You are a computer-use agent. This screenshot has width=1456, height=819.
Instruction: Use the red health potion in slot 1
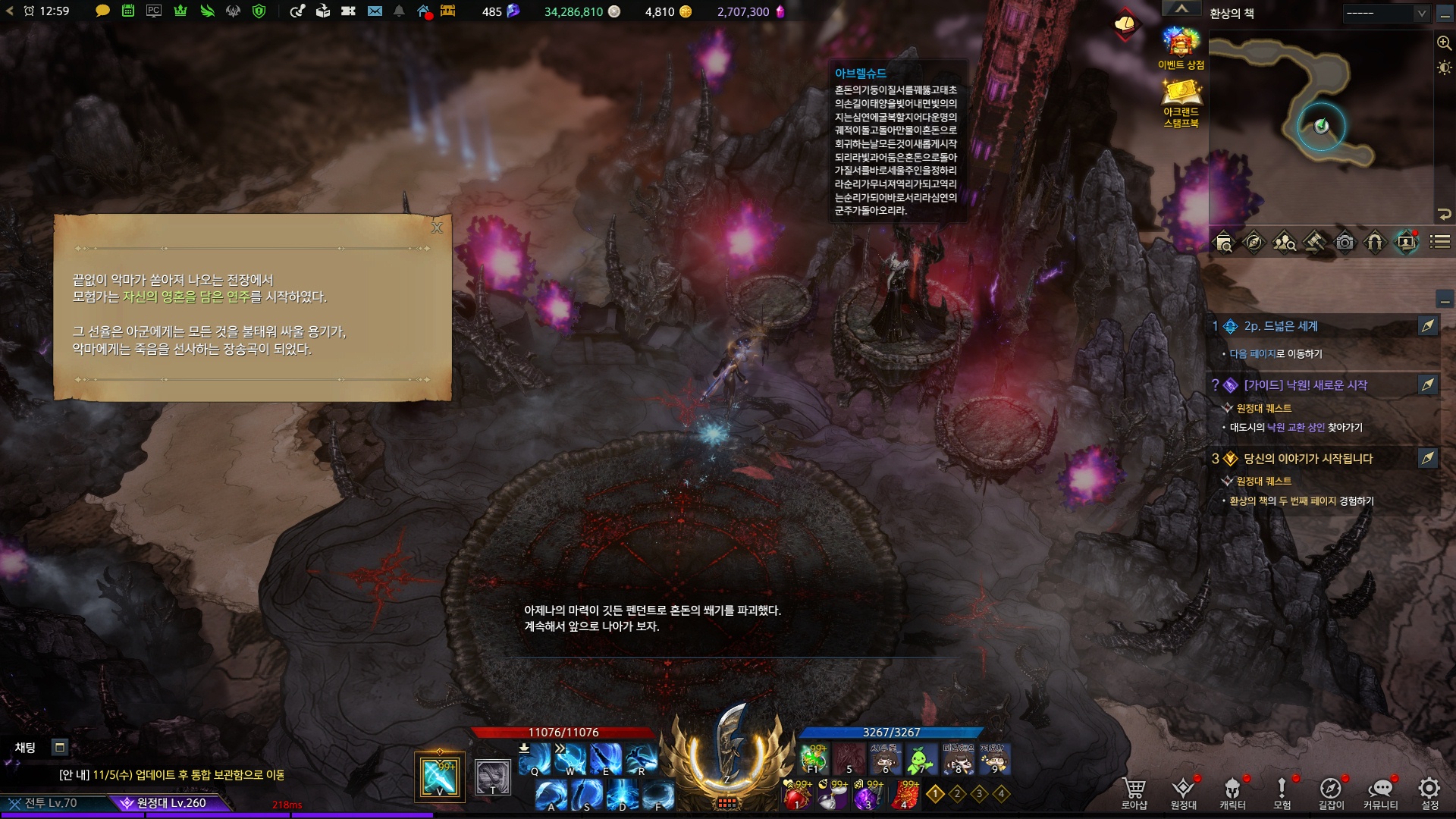click(797, 795)
